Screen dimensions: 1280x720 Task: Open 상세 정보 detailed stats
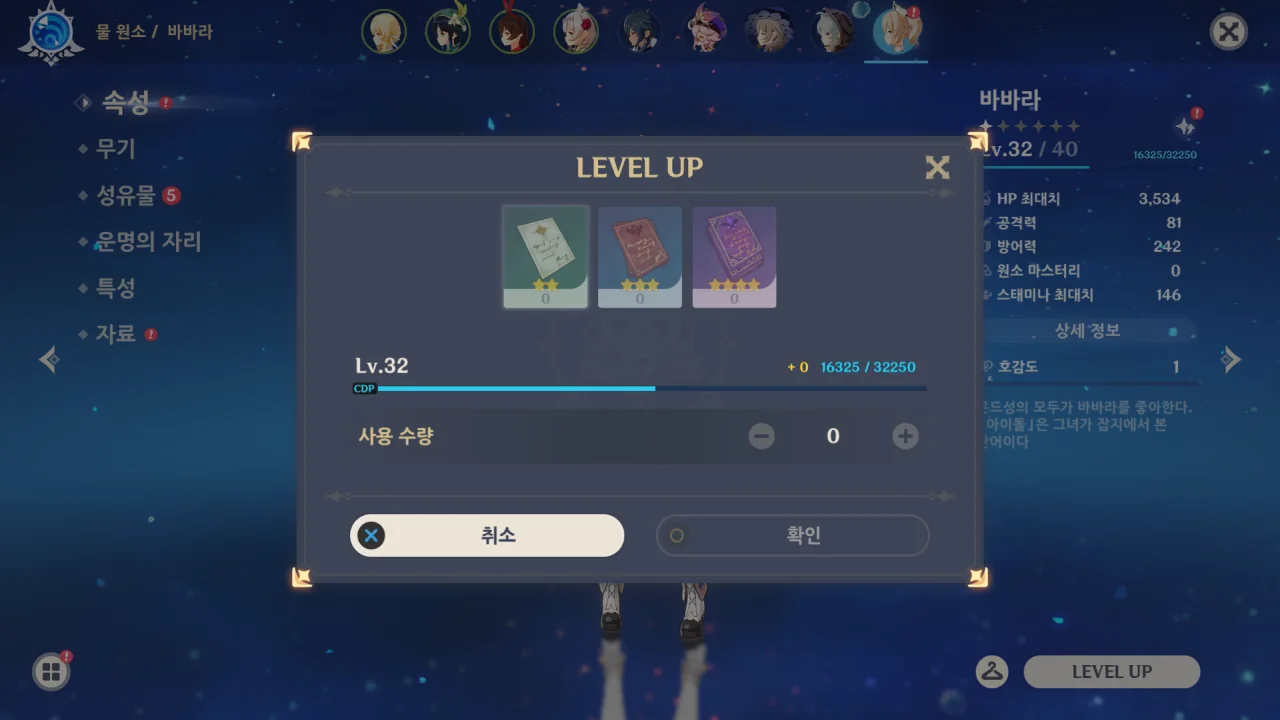(x=1087, y=331)
